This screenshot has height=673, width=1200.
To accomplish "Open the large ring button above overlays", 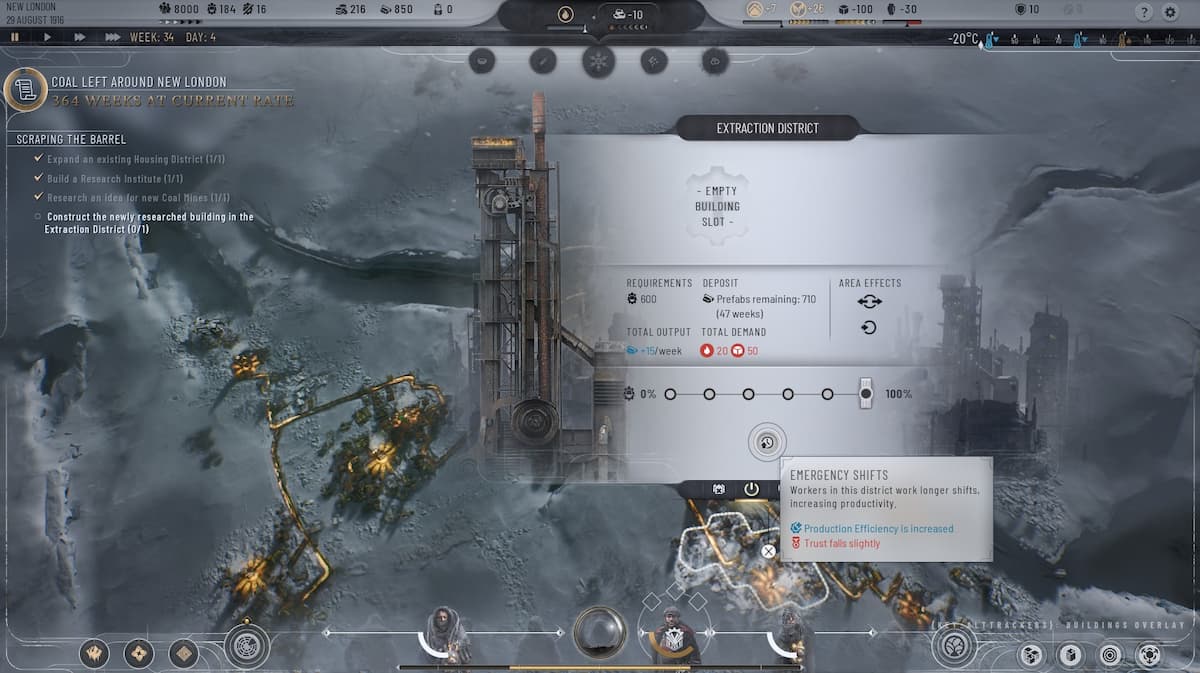I will [x=955, y=645].
